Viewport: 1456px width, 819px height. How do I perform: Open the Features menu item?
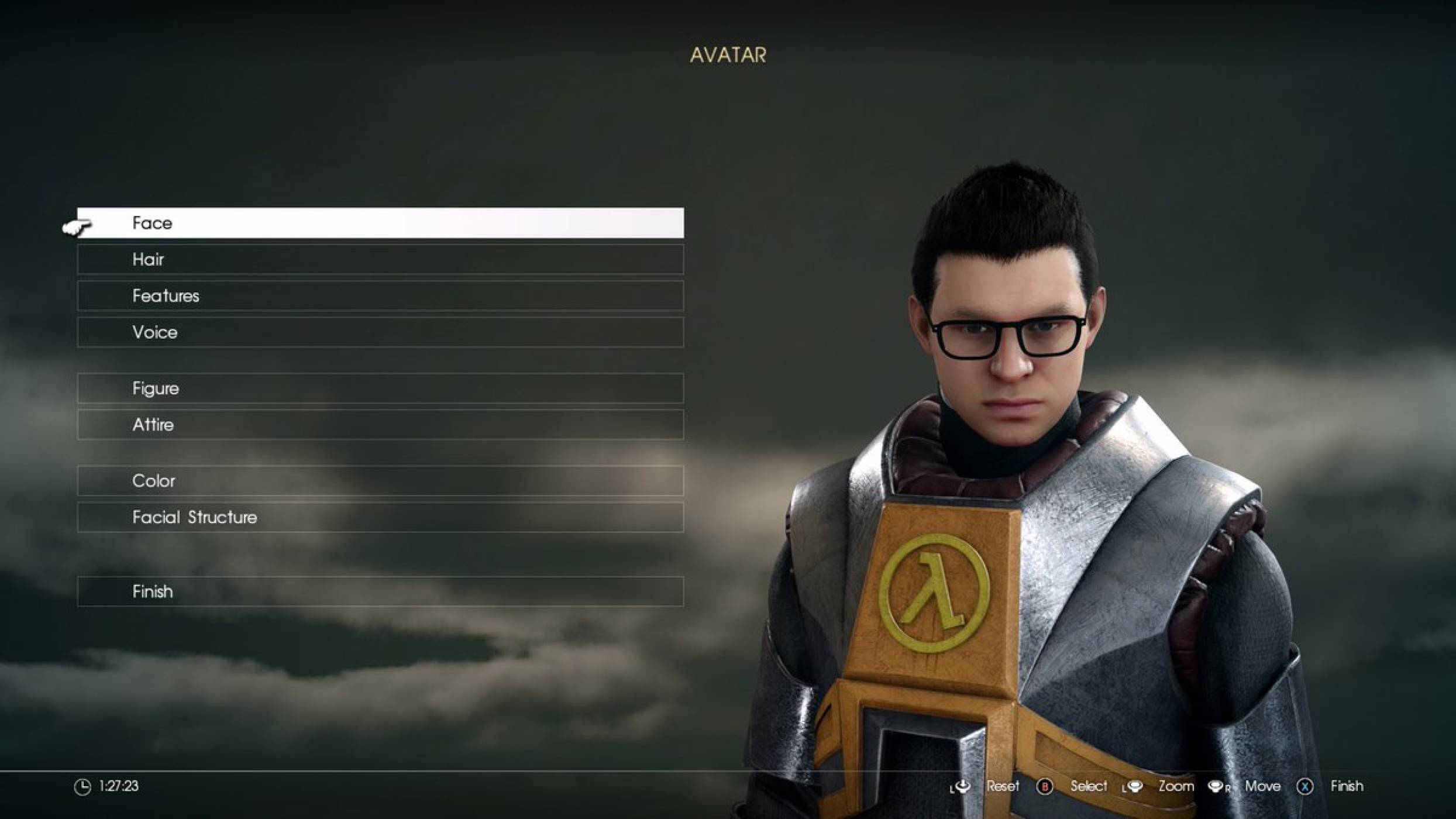[380, 296]
